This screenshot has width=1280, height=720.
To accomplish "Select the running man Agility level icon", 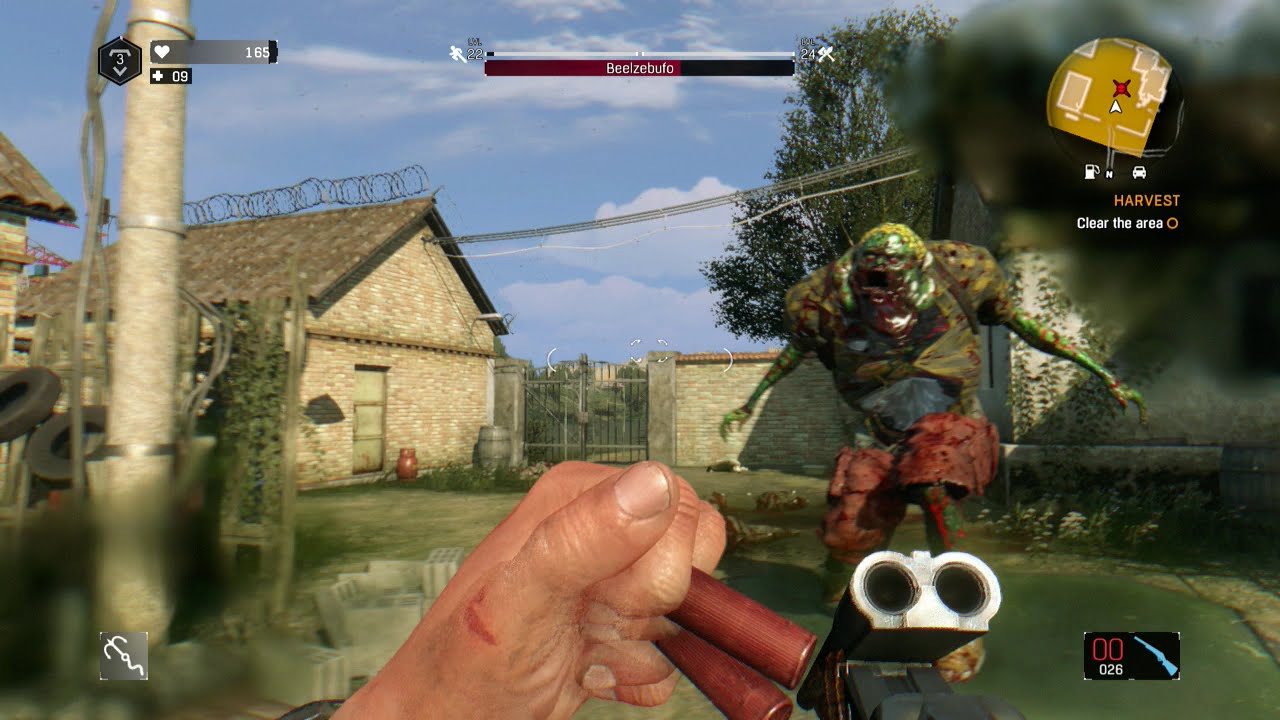I will 456,52.
